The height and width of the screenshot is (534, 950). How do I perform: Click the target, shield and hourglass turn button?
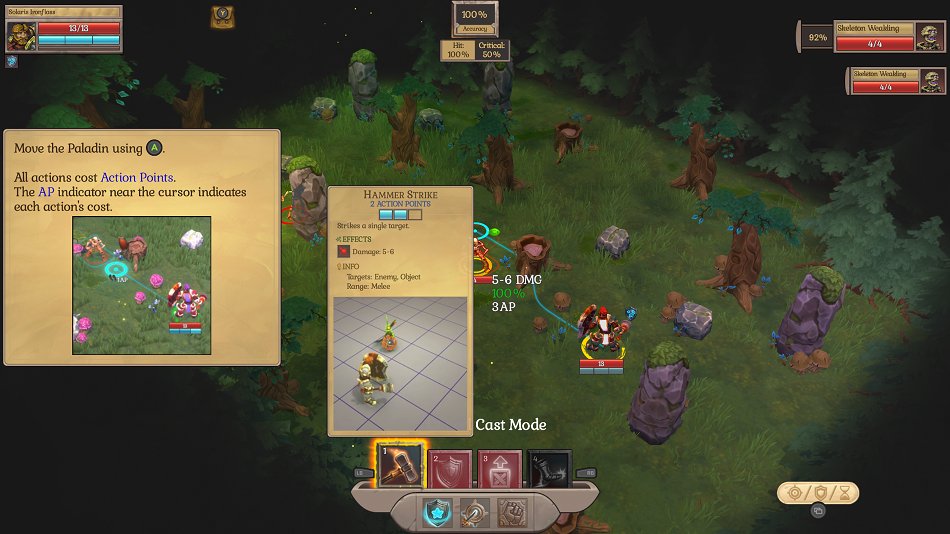(818, 492)
